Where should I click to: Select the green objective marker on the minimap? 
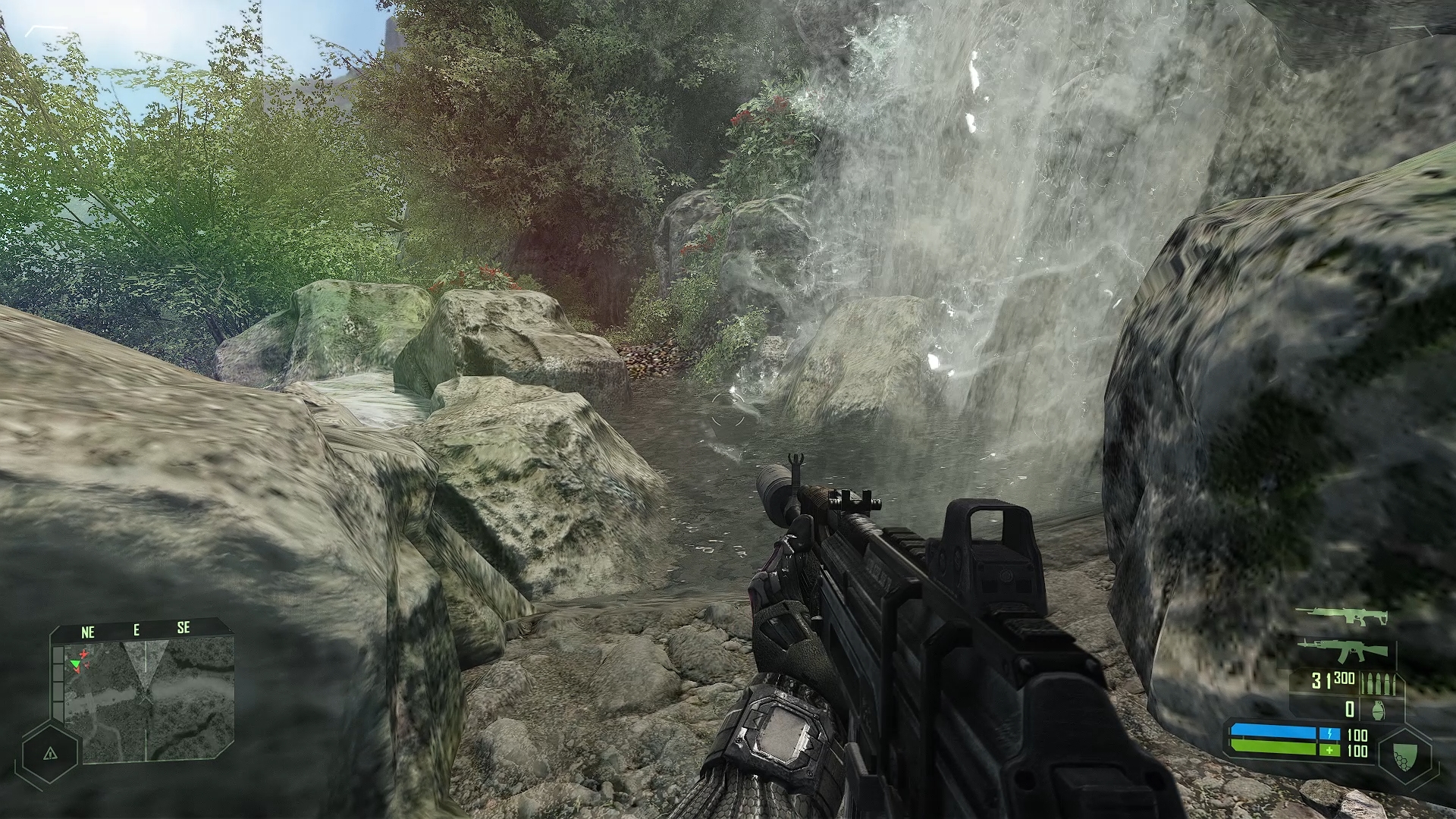[75, 664]
